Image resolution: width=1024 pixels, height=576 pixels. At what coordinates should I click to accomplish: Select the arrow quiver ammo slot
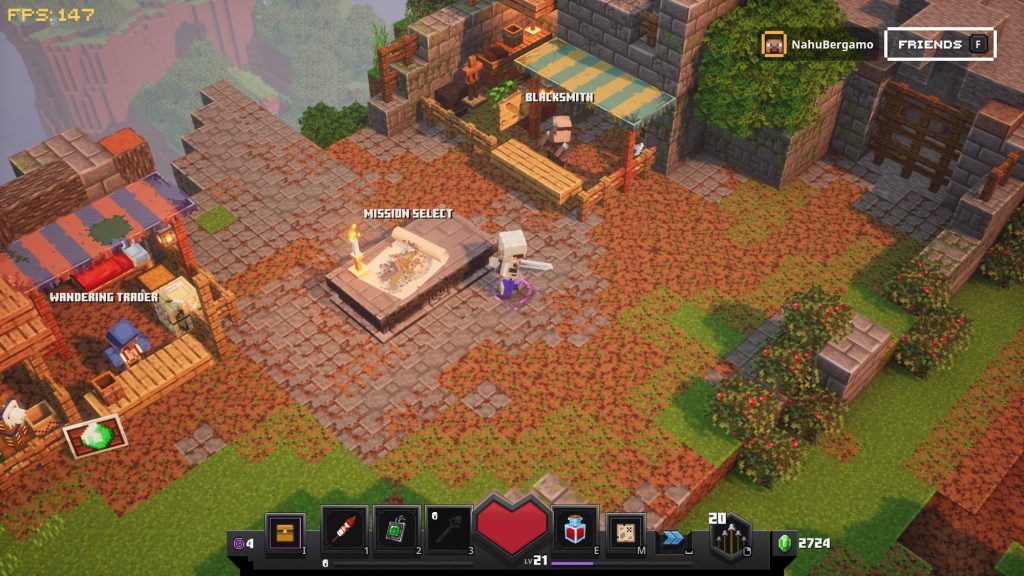click(732, 540)
